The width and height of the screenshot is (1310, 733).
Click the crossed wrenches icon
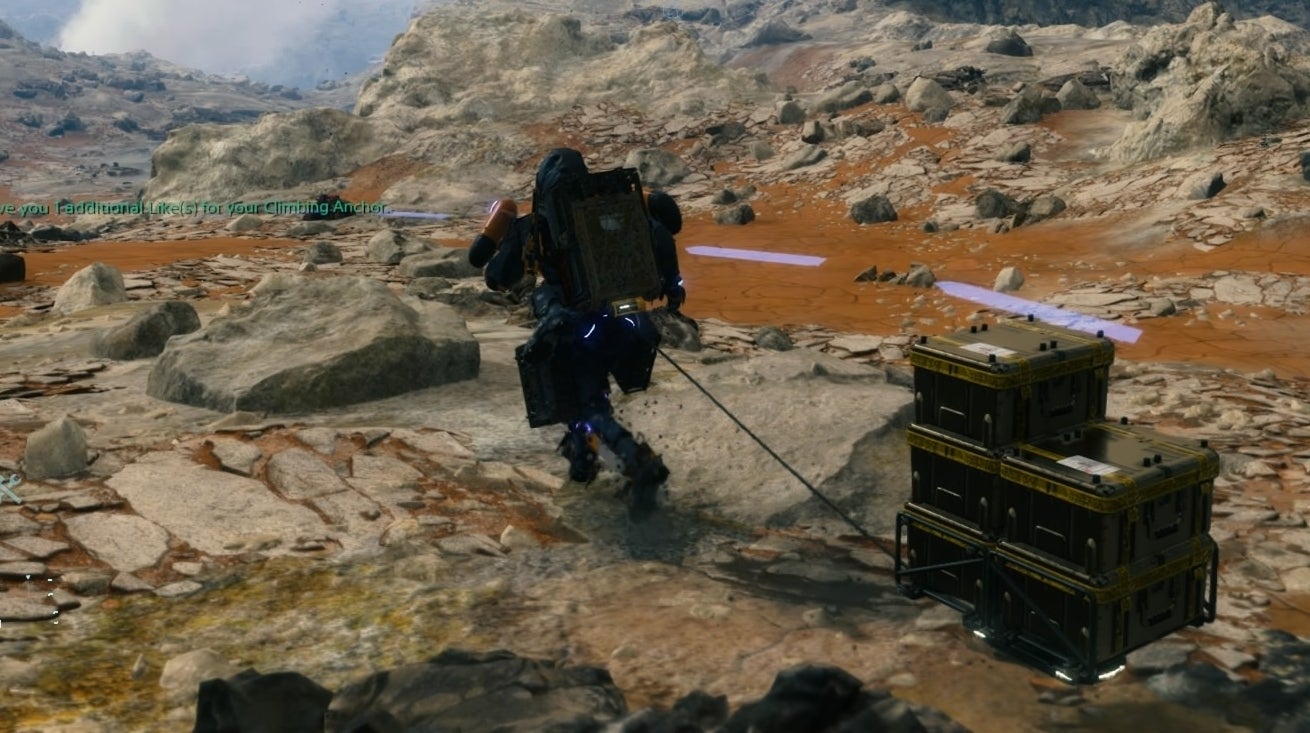pyautogui.click(x=8, y=488)
